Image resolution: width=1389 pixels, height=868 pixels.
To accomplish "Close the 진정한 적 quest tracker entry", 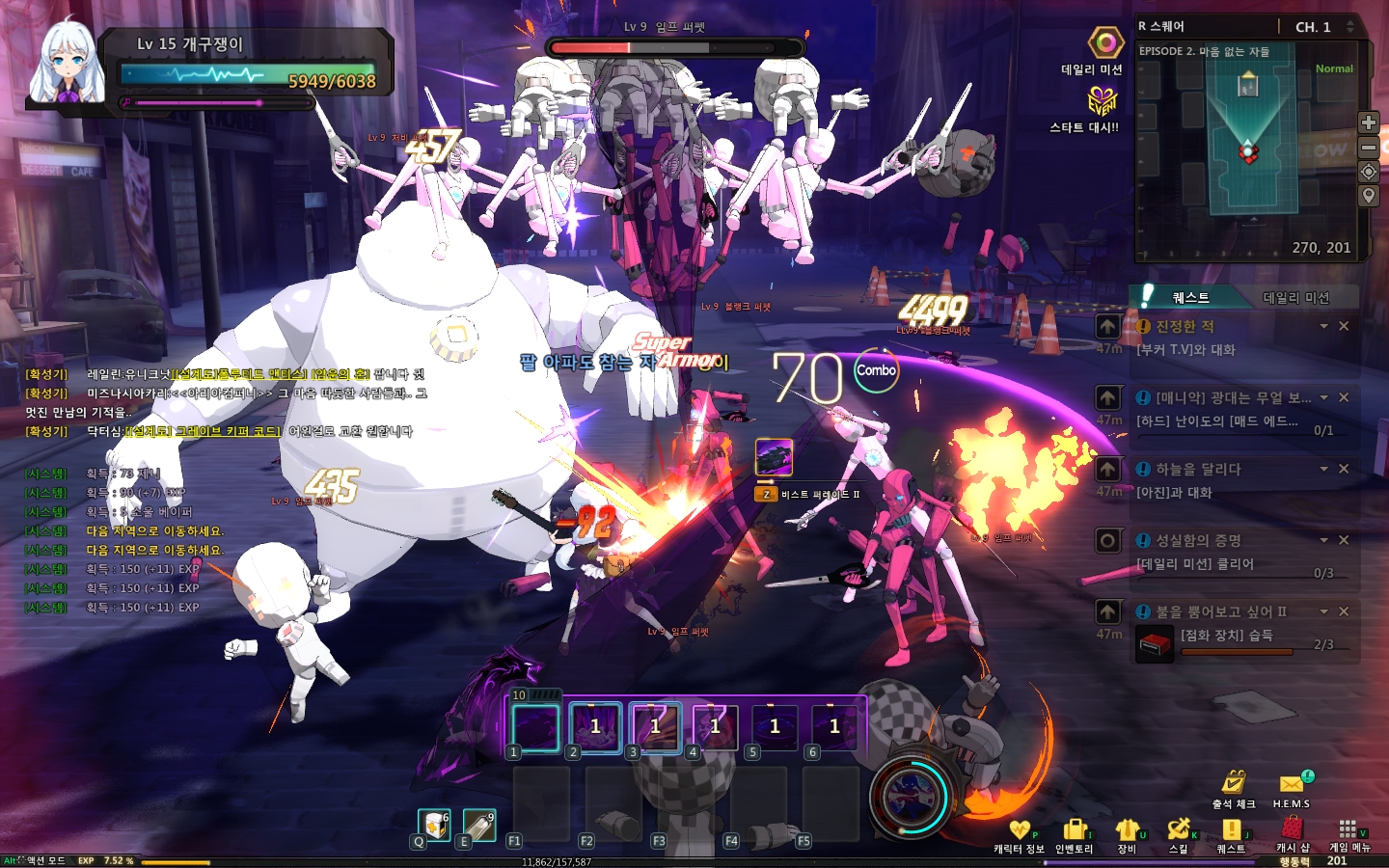I will coord(1344,327).
